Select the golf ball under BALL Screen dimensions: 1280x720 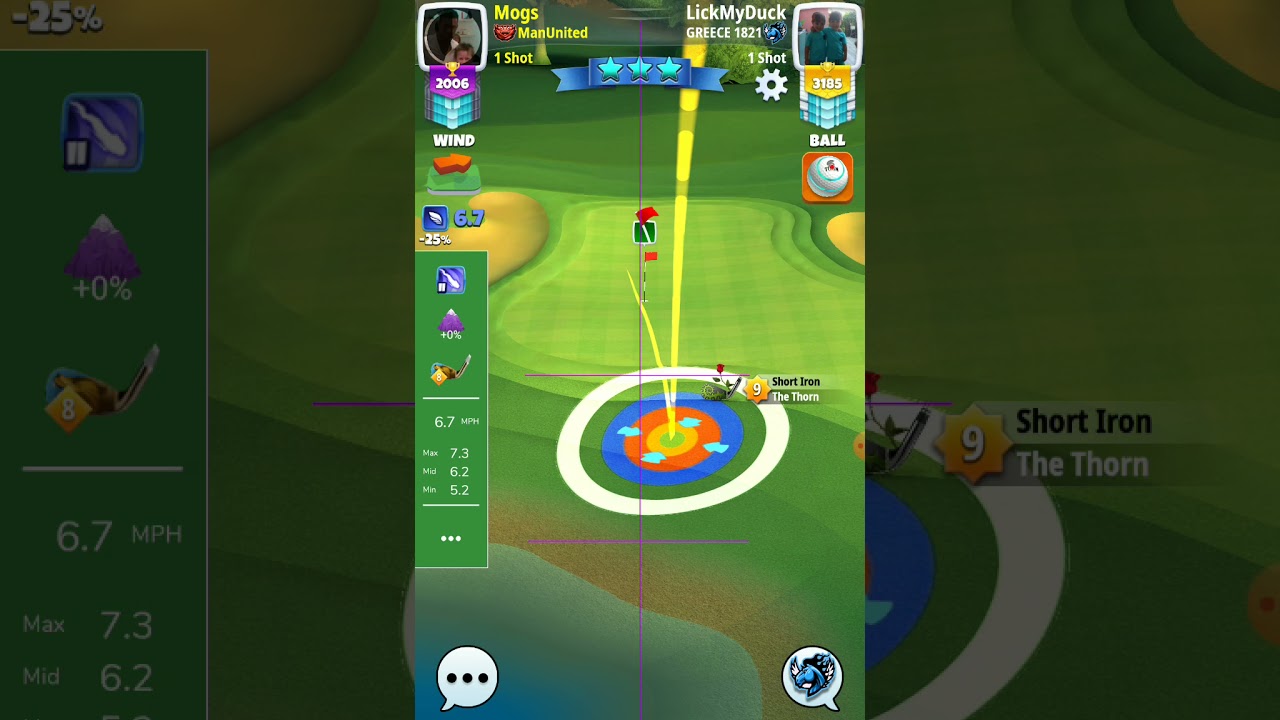827,177
